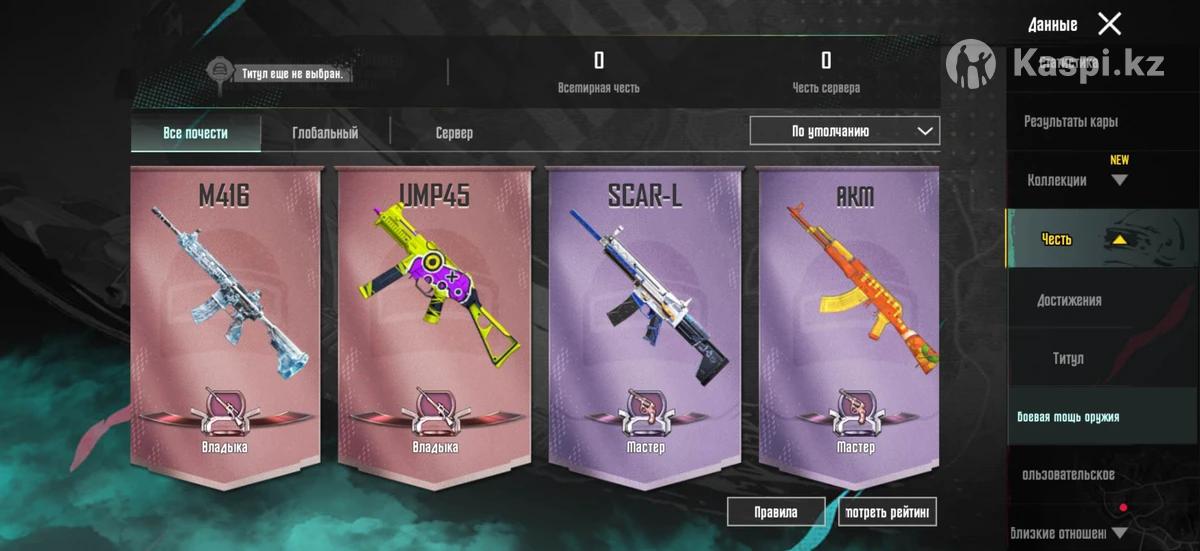Image resolution: width=1200 pixels, height=551 pixels.
Task: Open the Титул side menu entry
Action: tap(1067, 358)
